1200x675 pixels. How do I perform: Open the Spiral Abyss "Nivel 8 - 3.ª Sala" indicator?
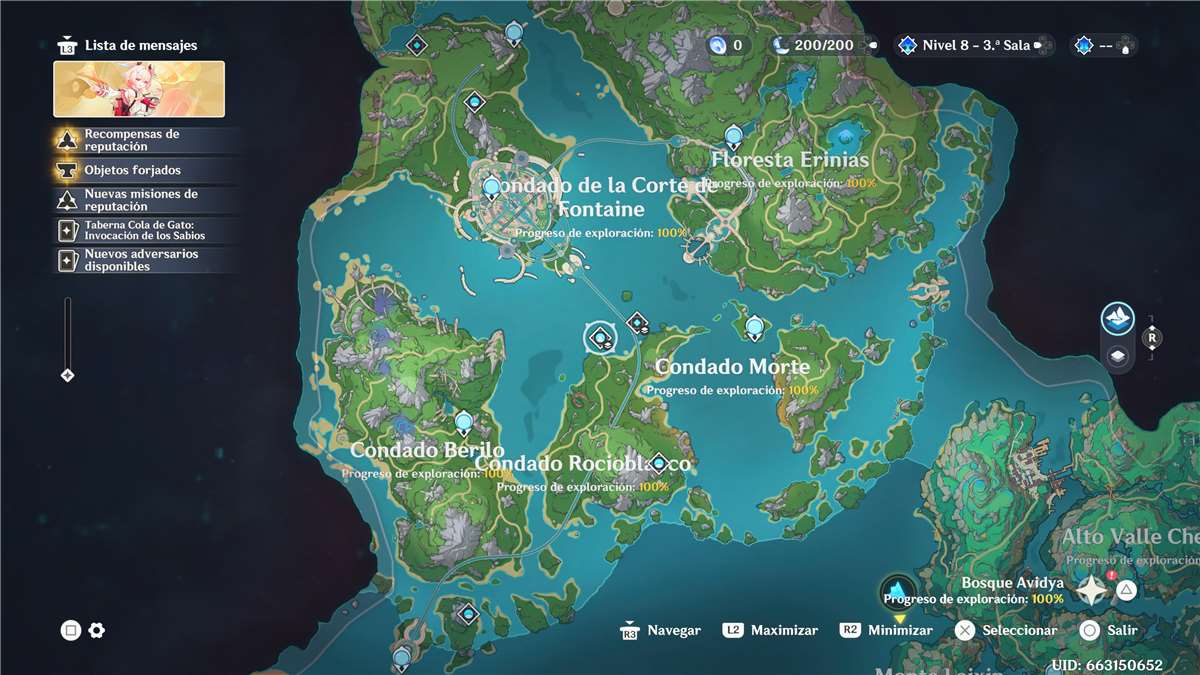click(965, 45)
